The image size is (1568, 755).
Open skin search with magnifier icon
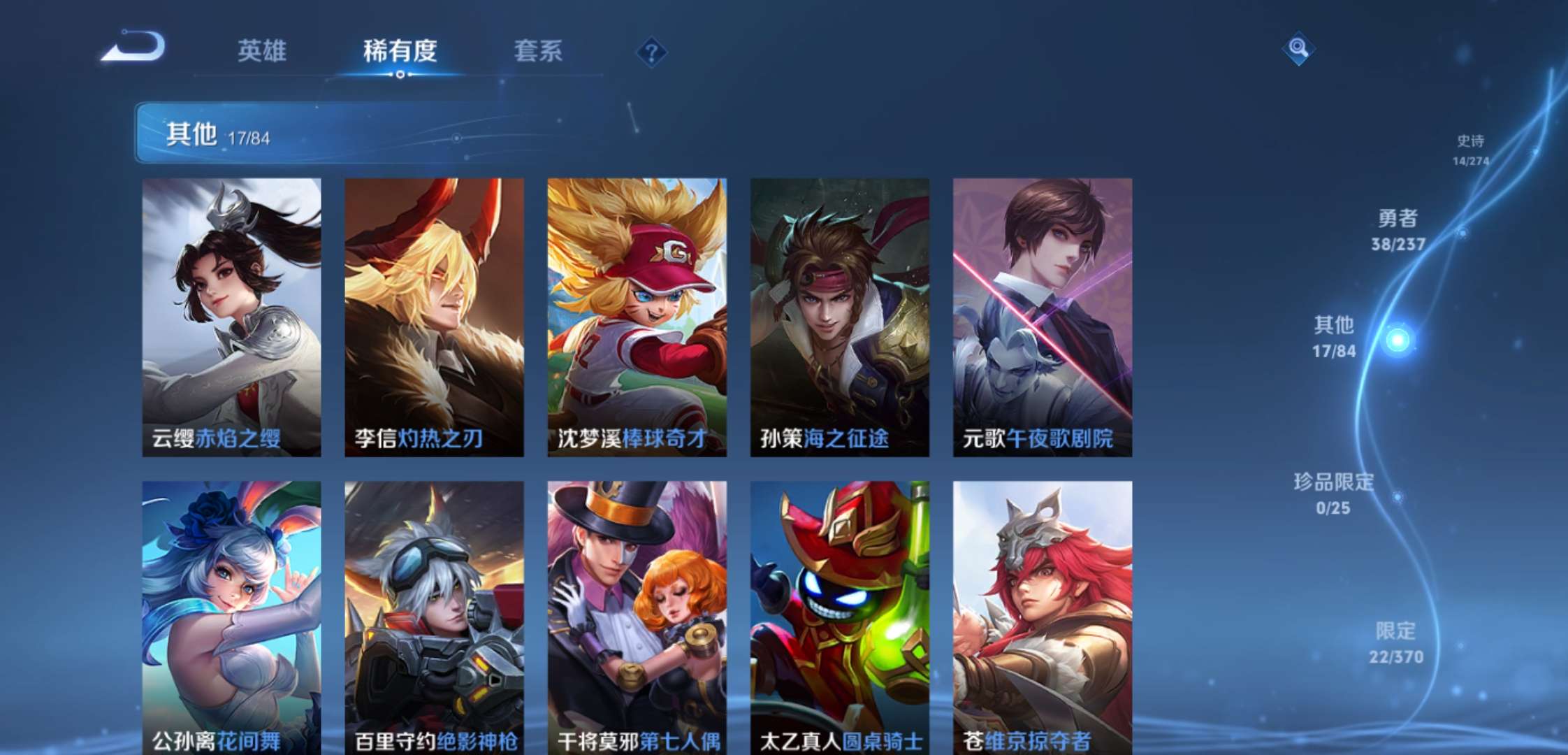click(x=1299, y=50)
